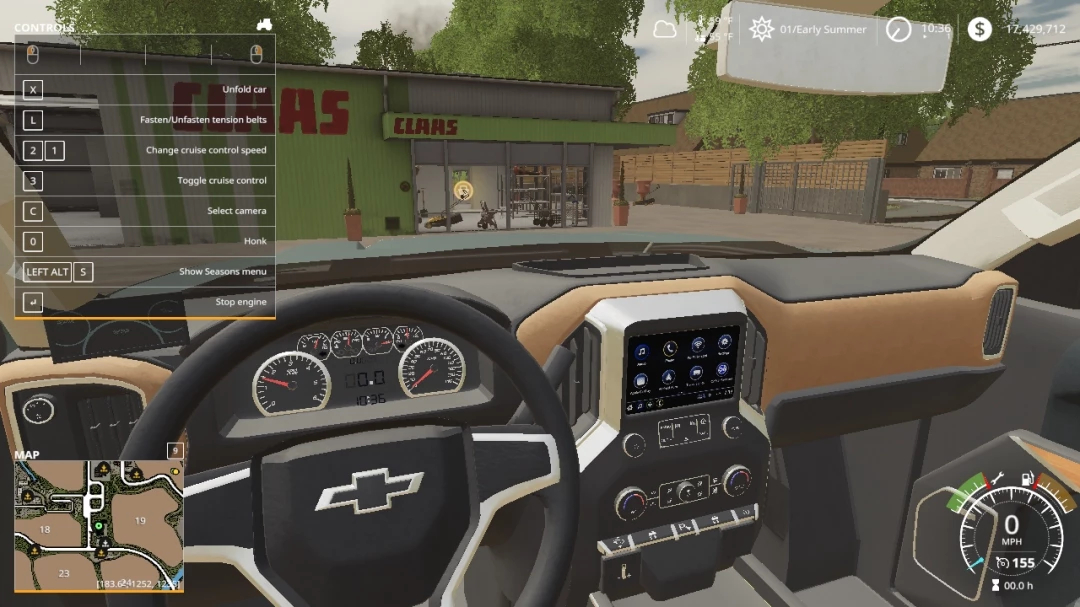Select field 23 on the minimap
1080x607 pixels.
[64, 573]
